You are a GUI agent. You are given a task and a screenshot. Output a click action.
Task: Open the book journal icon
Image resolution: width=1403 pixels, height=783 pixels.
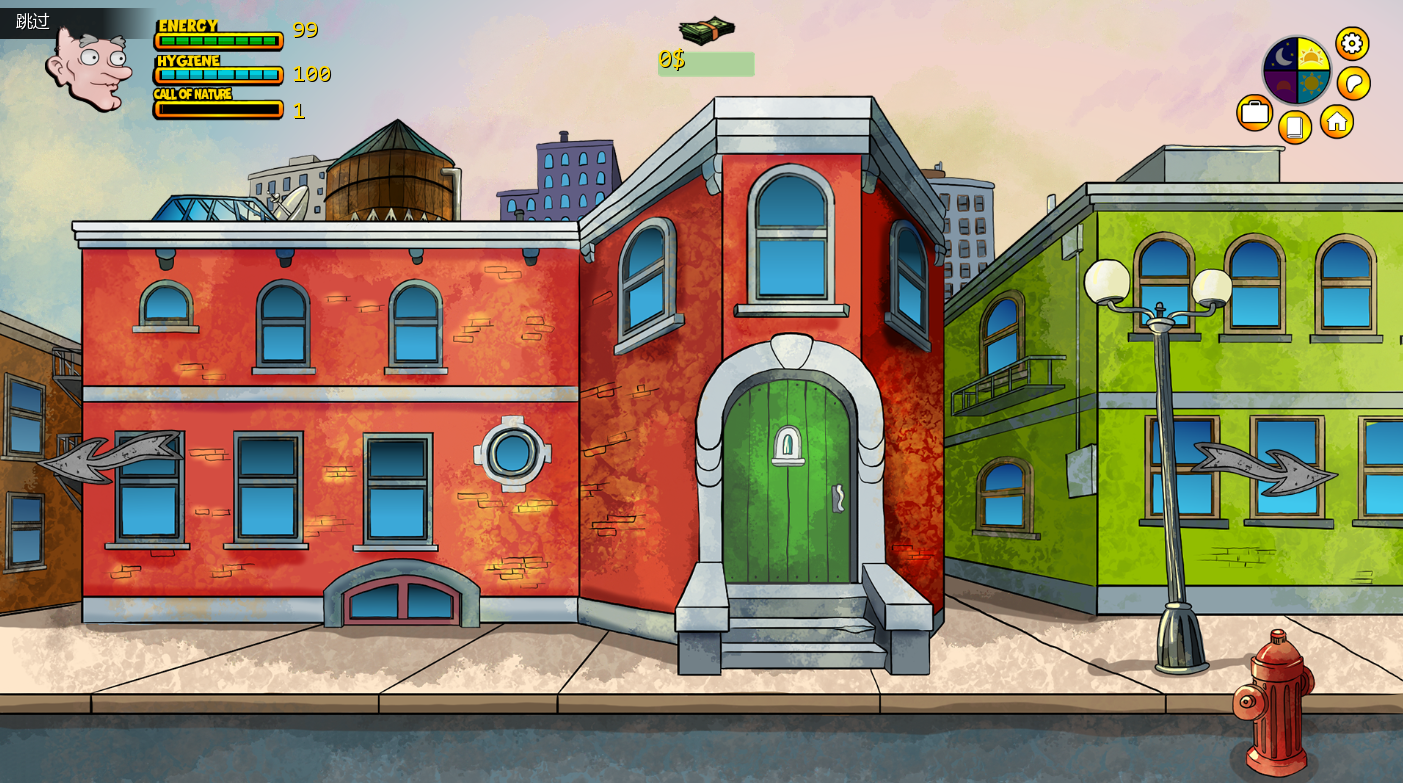pos(1294,127)
